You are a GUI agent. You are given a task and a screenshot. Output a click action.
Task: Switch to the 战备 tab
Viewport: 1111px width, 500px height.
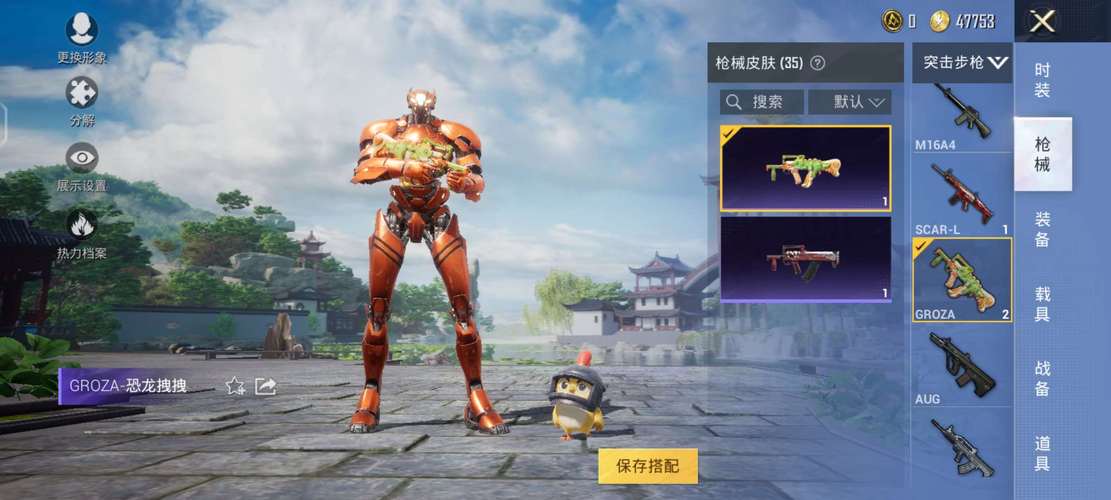(x=1042, y=378)
